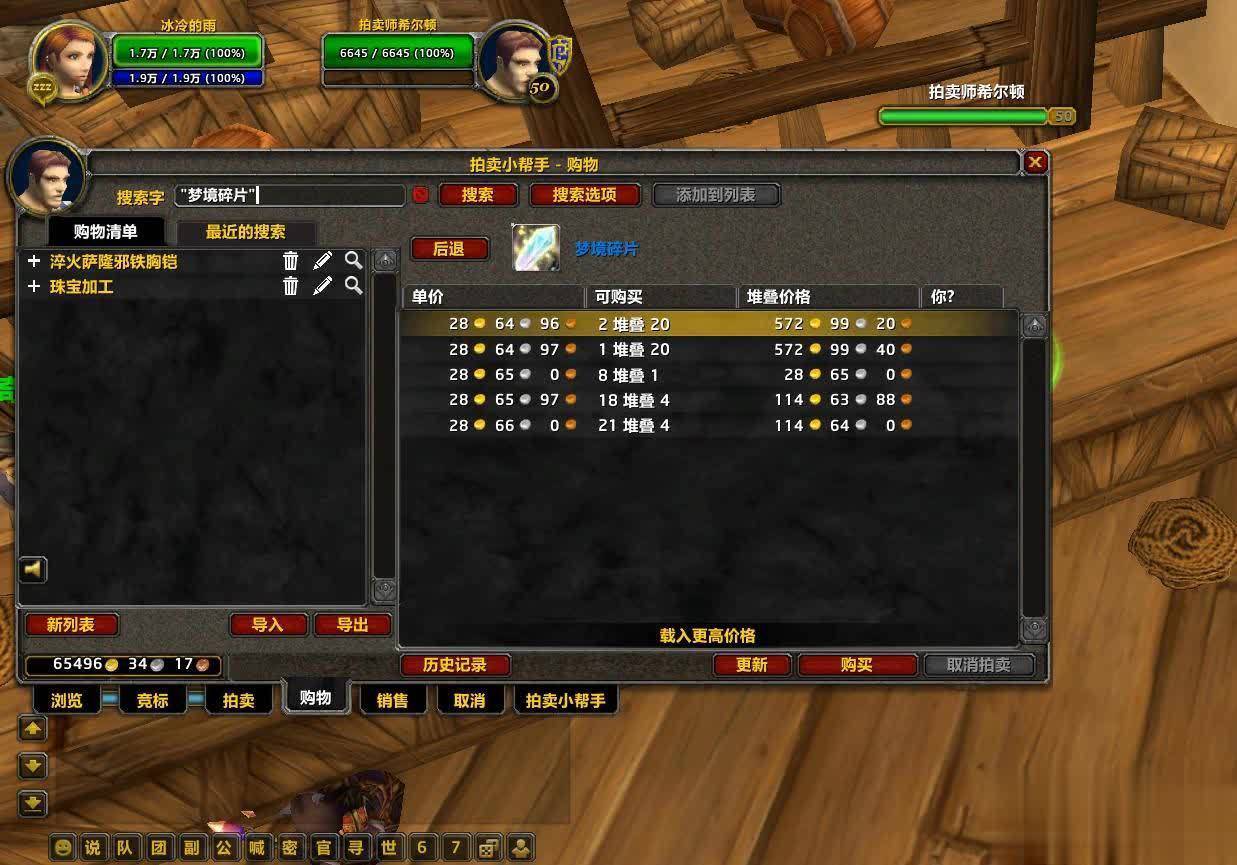Click the 导入 import button
Screen dimensions: 1237x865
pos(267,625)
